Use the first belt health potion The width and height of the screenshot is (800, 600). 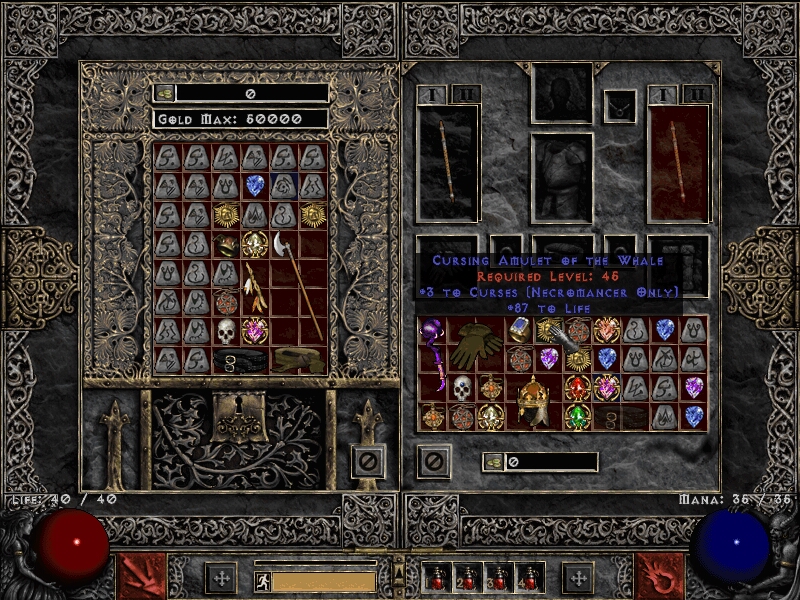[439, 578]
